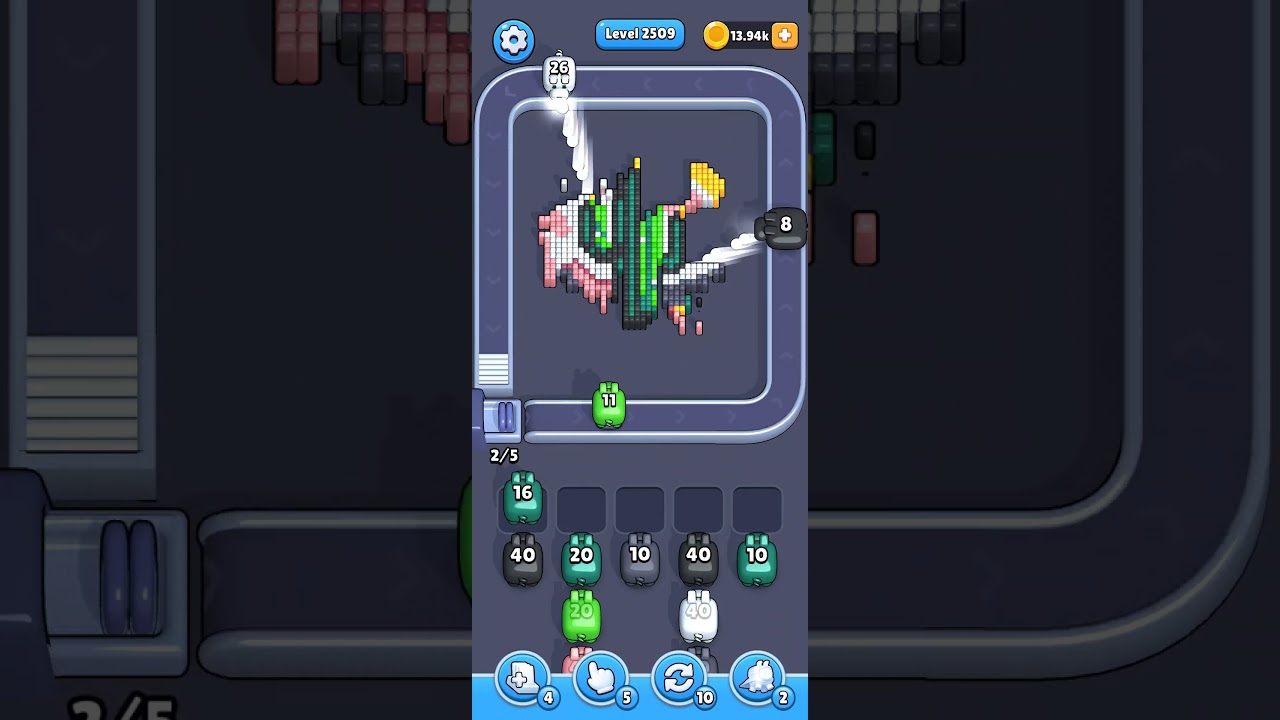This screenshot has width=1280, height=720.
Task: Expand the coin purchase with the plus button
Action: 784,35
